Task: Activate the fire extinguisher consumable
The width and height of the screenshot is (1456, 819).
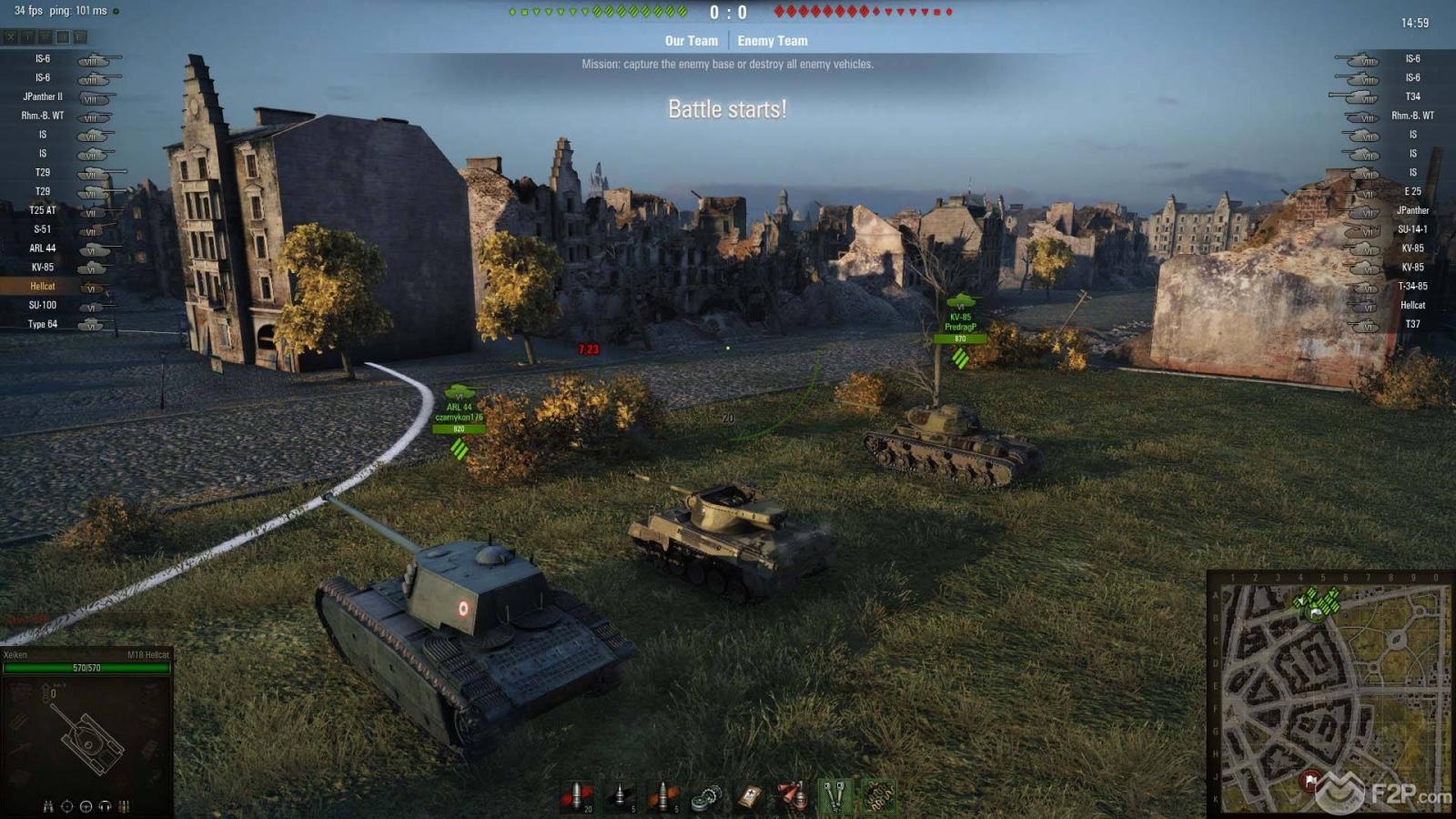Action: click(792, 796)
